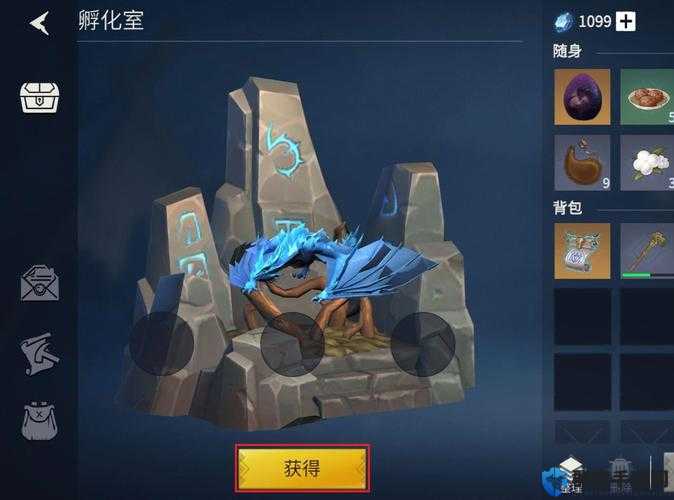This screenshot has width=674, height=500.
Task: Select the white cotton item slot
Action: coord(646,163)
